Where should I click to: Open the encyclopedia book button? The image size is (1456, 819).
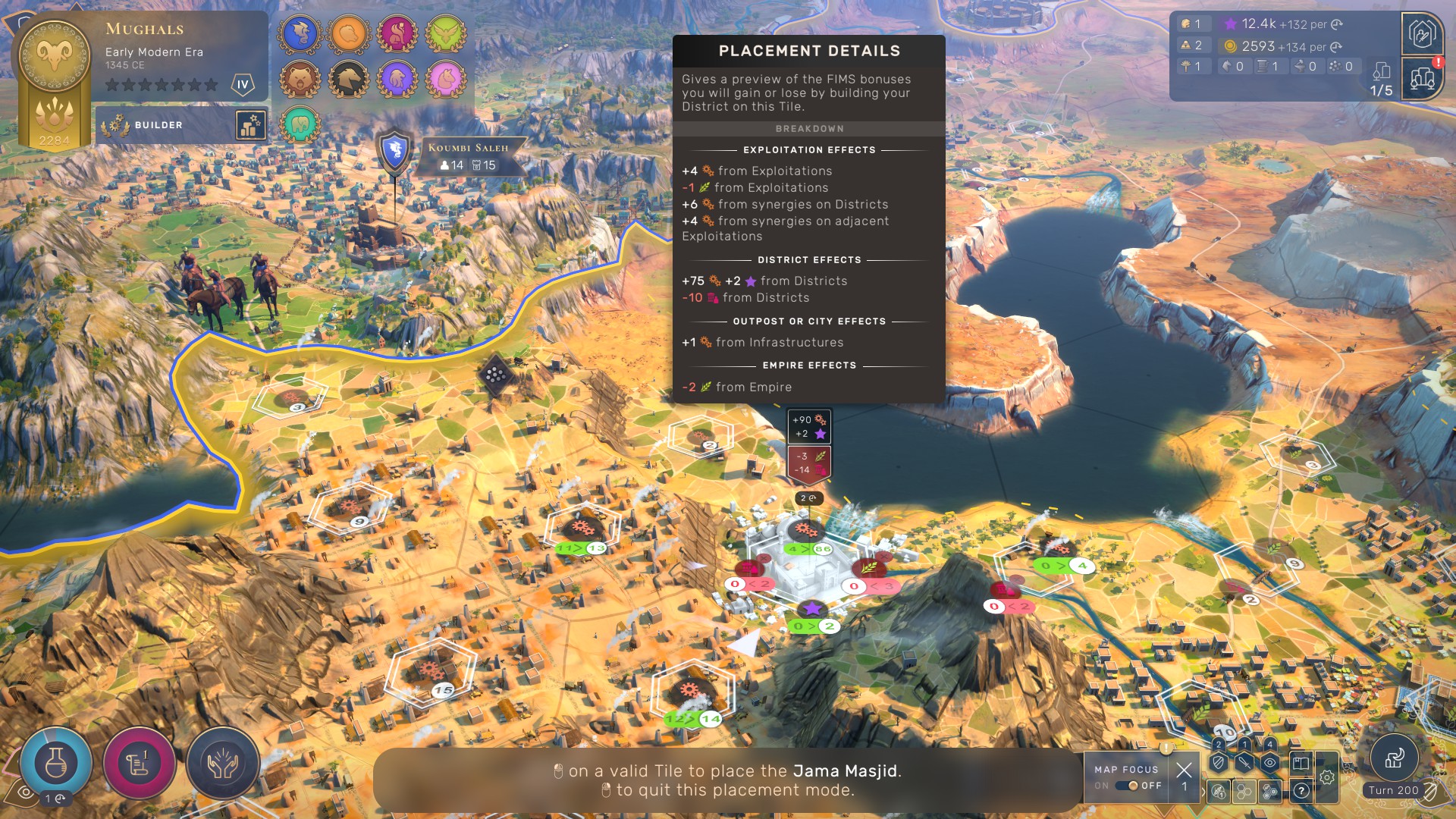pyautogui.click(x=1300, y=764)
